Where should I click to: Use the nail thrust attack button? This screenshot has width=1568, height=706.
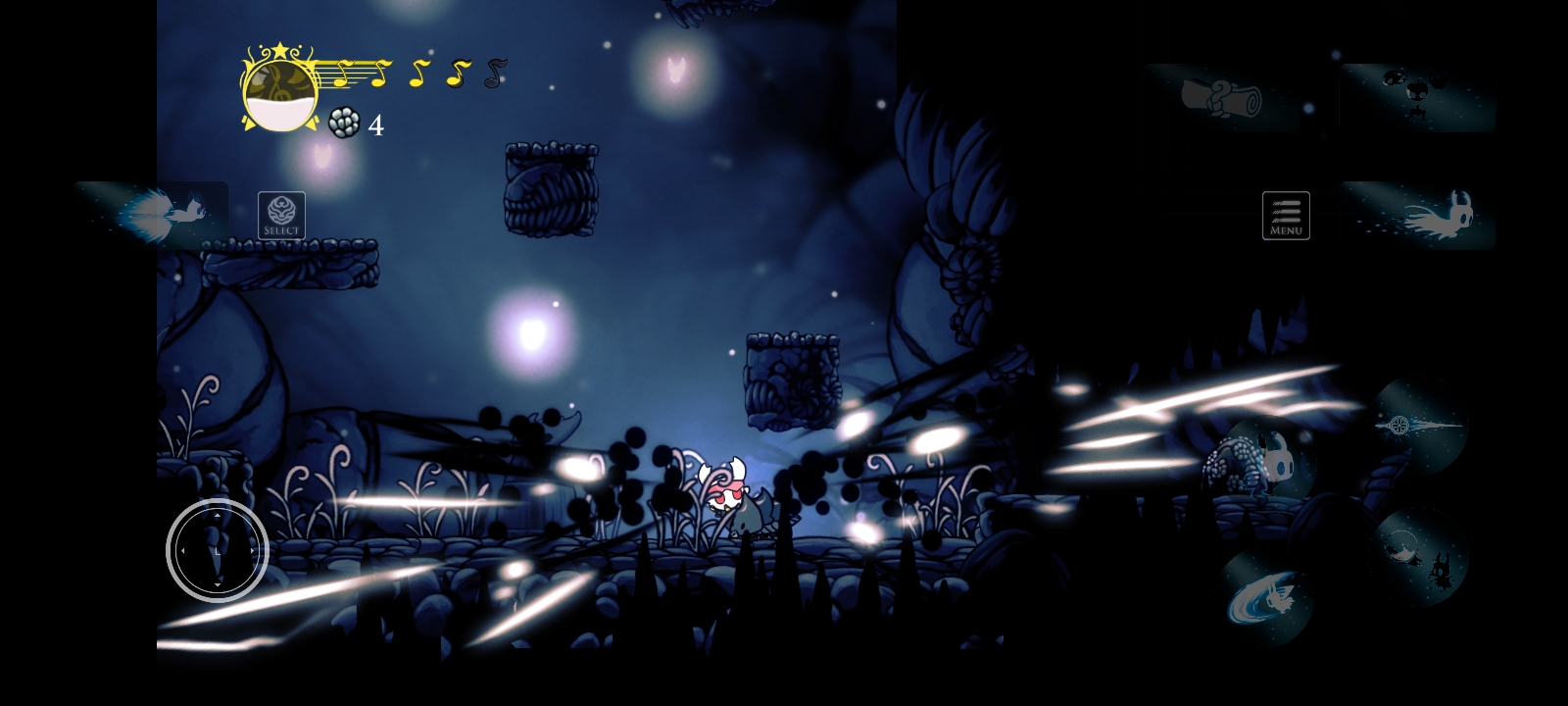[x=1418, y=426]
